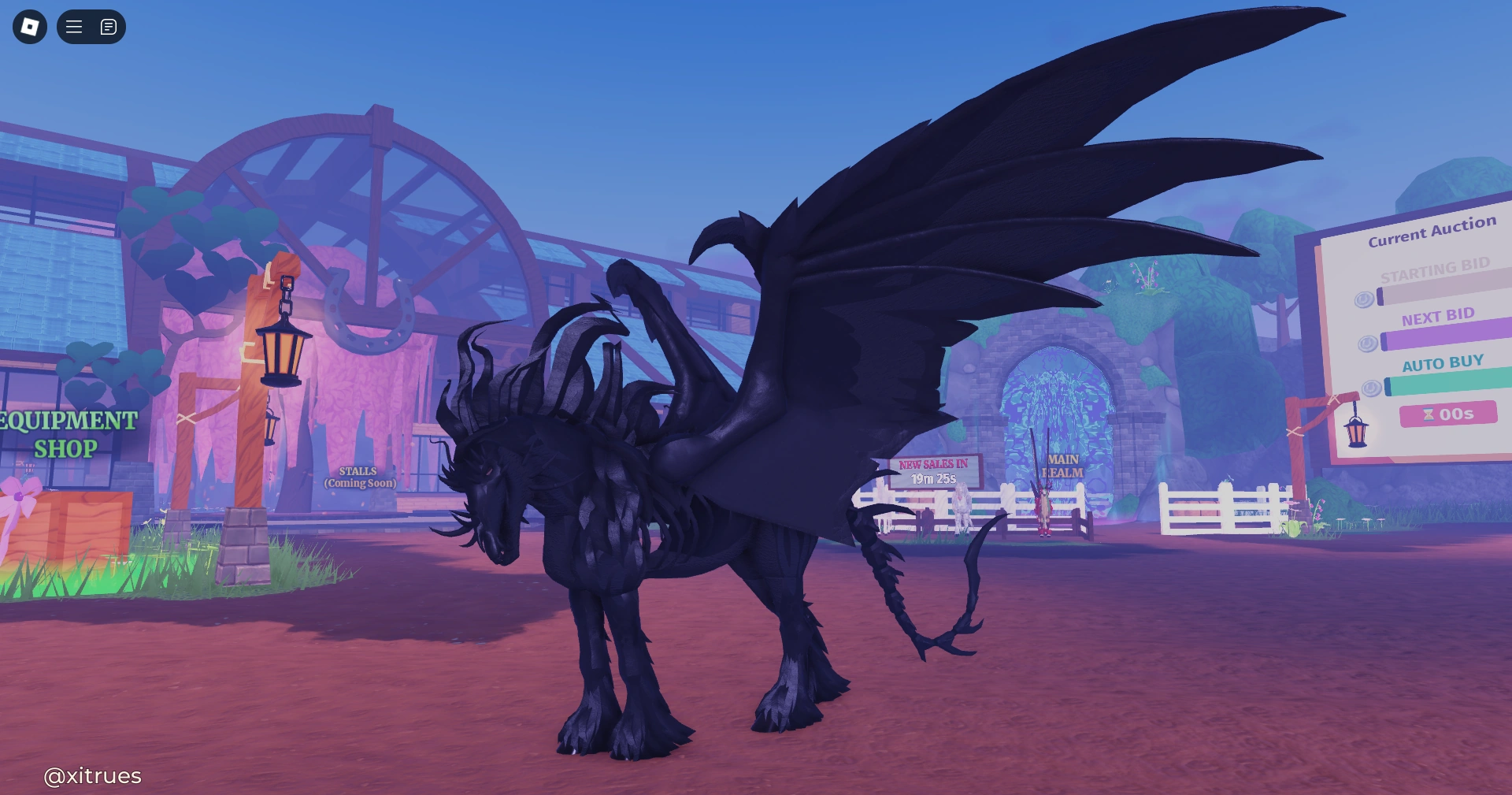Select the NEW SALES IN countdown board
1512x795 pixels.
pos(933,471)
